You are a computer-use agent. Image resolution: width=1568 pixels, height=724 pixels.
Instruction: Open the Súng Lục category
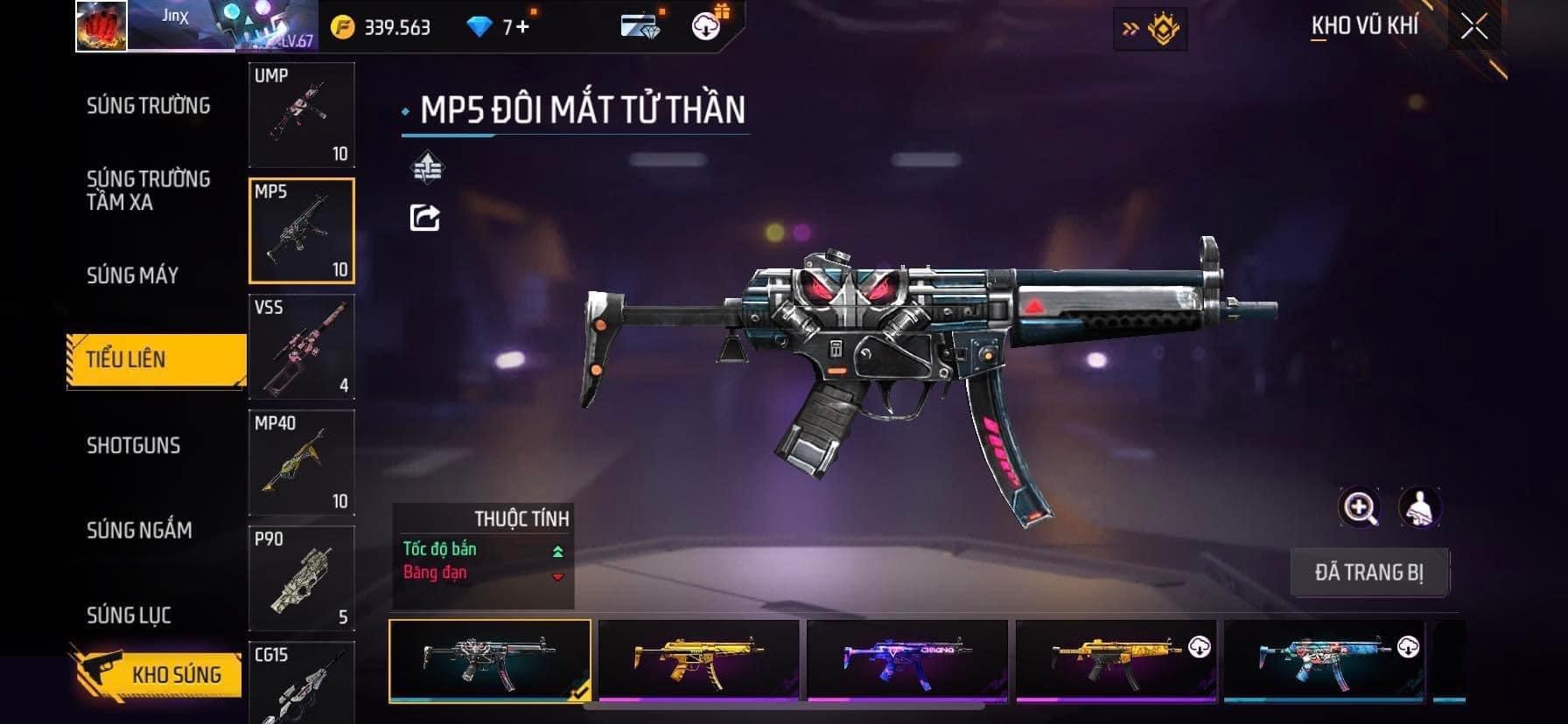[129, 616]
